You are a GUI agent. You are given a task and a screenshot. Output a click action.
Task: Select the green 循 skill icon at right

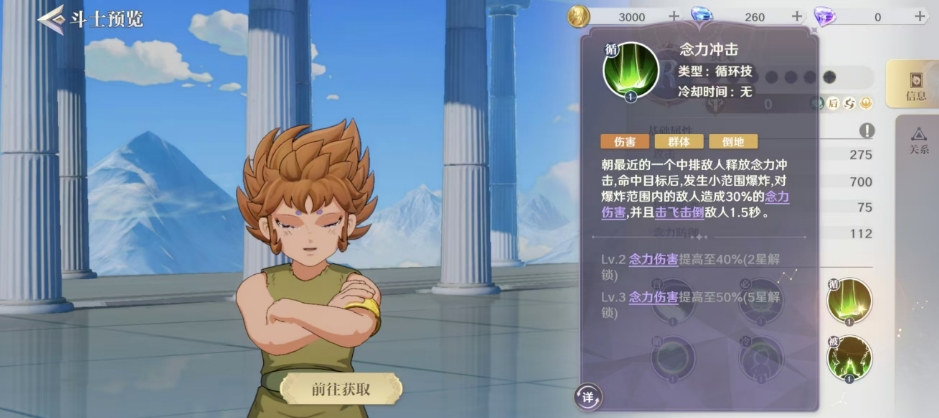pos(849,301)
